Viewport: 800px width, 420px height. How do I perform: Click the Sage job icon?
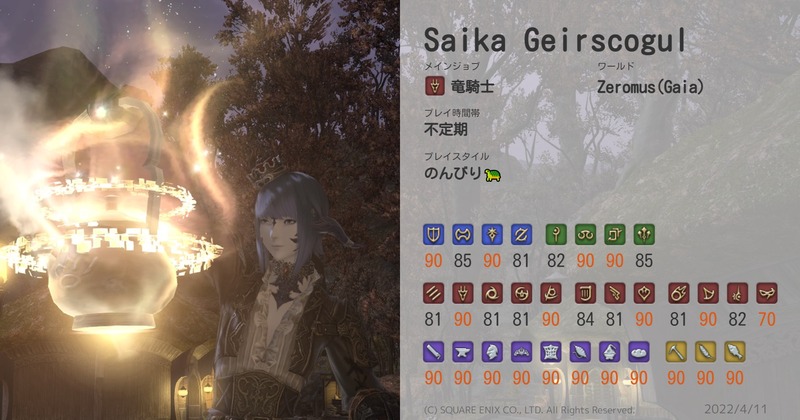tap(644, 235)
